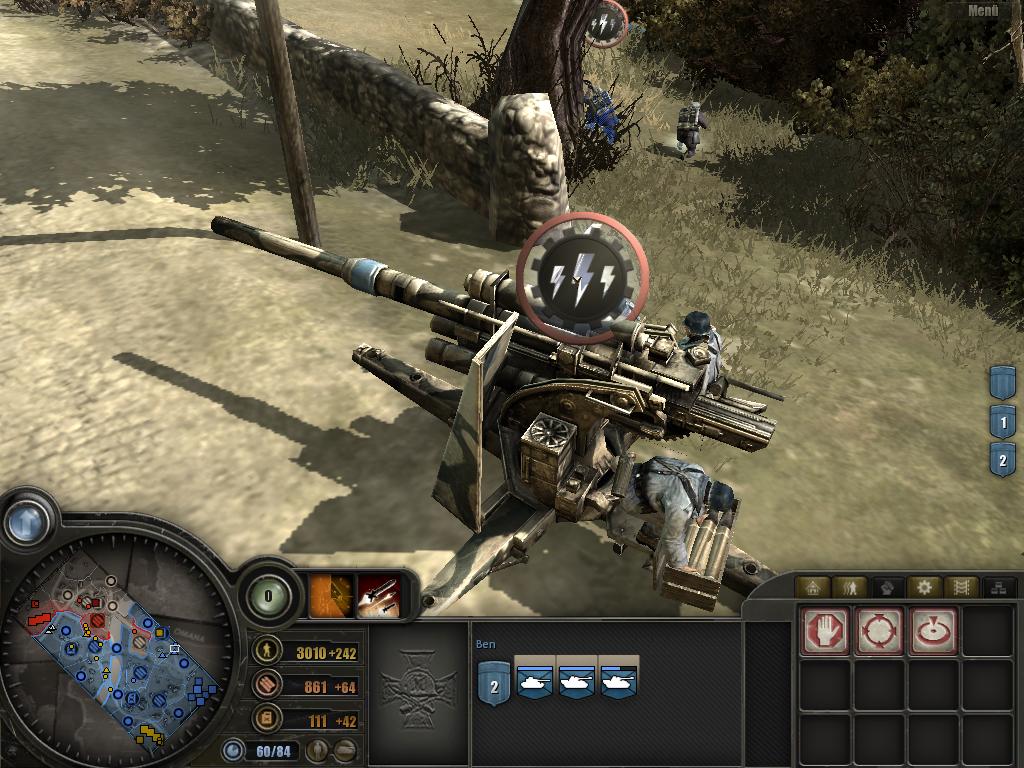Select the control group 2 shield on right edge
Image resolution: width=1024 pixels, height=768 pixels.
1002,460
